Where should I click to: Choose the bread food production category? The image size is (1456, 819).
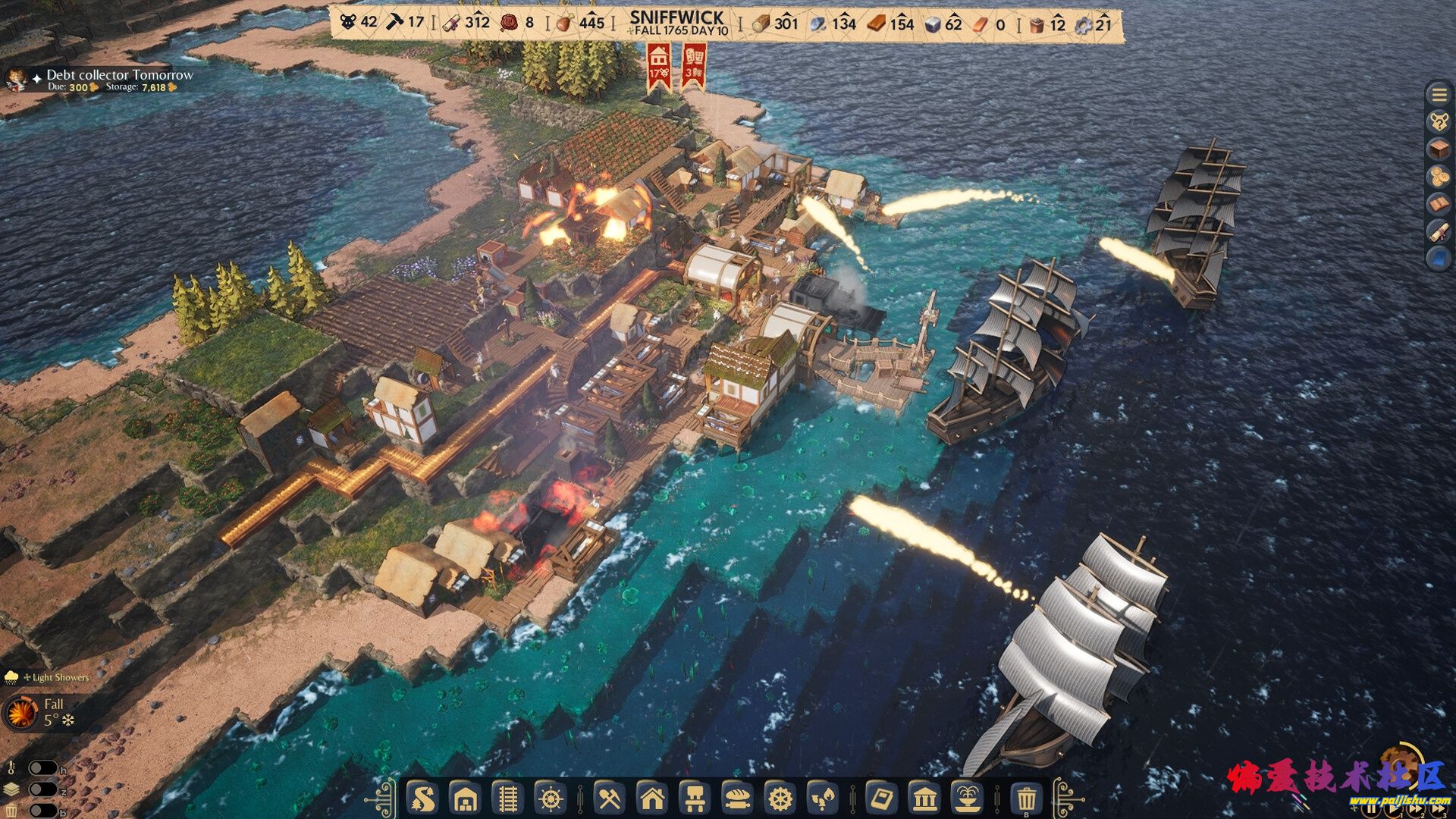(x=737, y=799)
